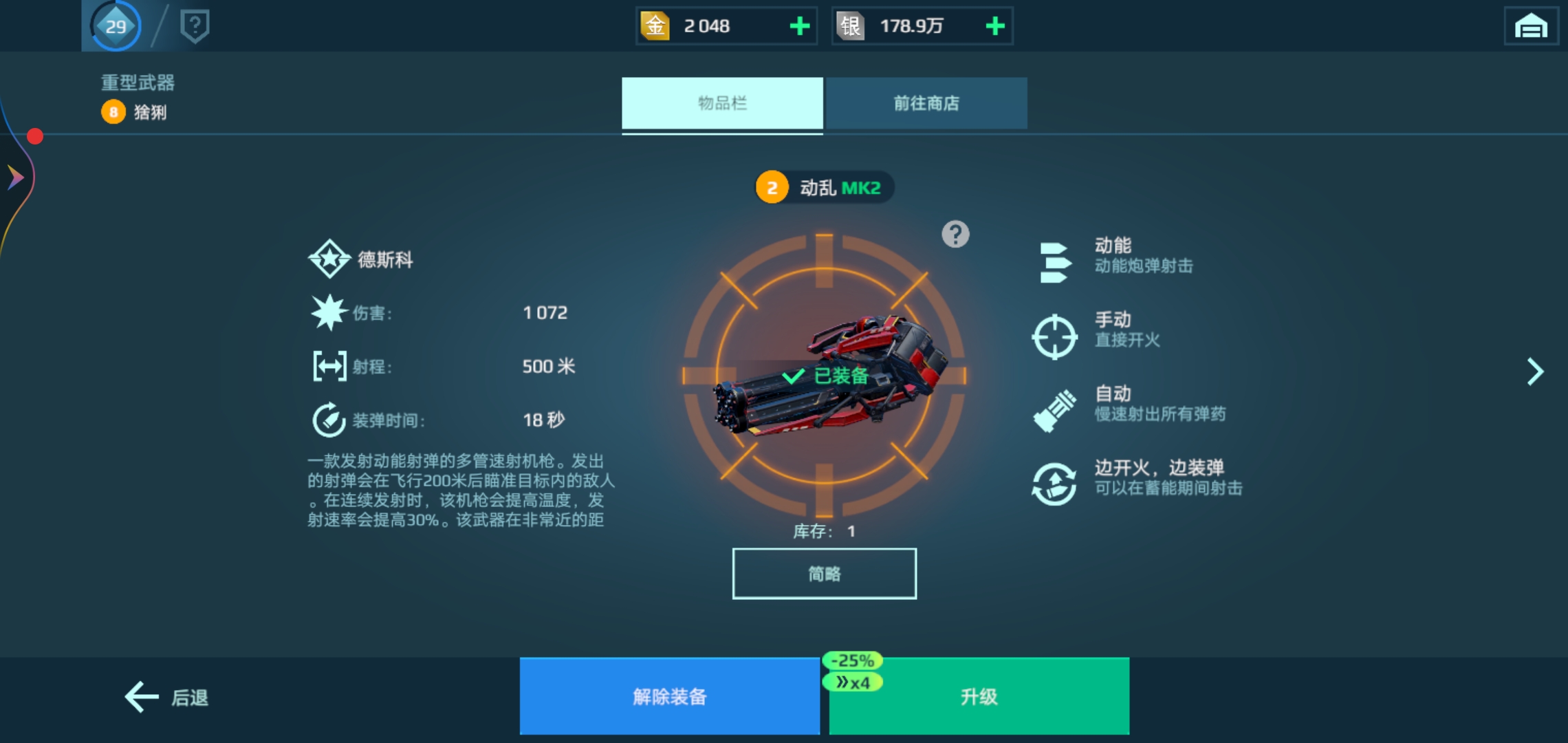Switch to the 物品栏 inventory tab
Screen dimensions: 1568x743
pos(721,103)
